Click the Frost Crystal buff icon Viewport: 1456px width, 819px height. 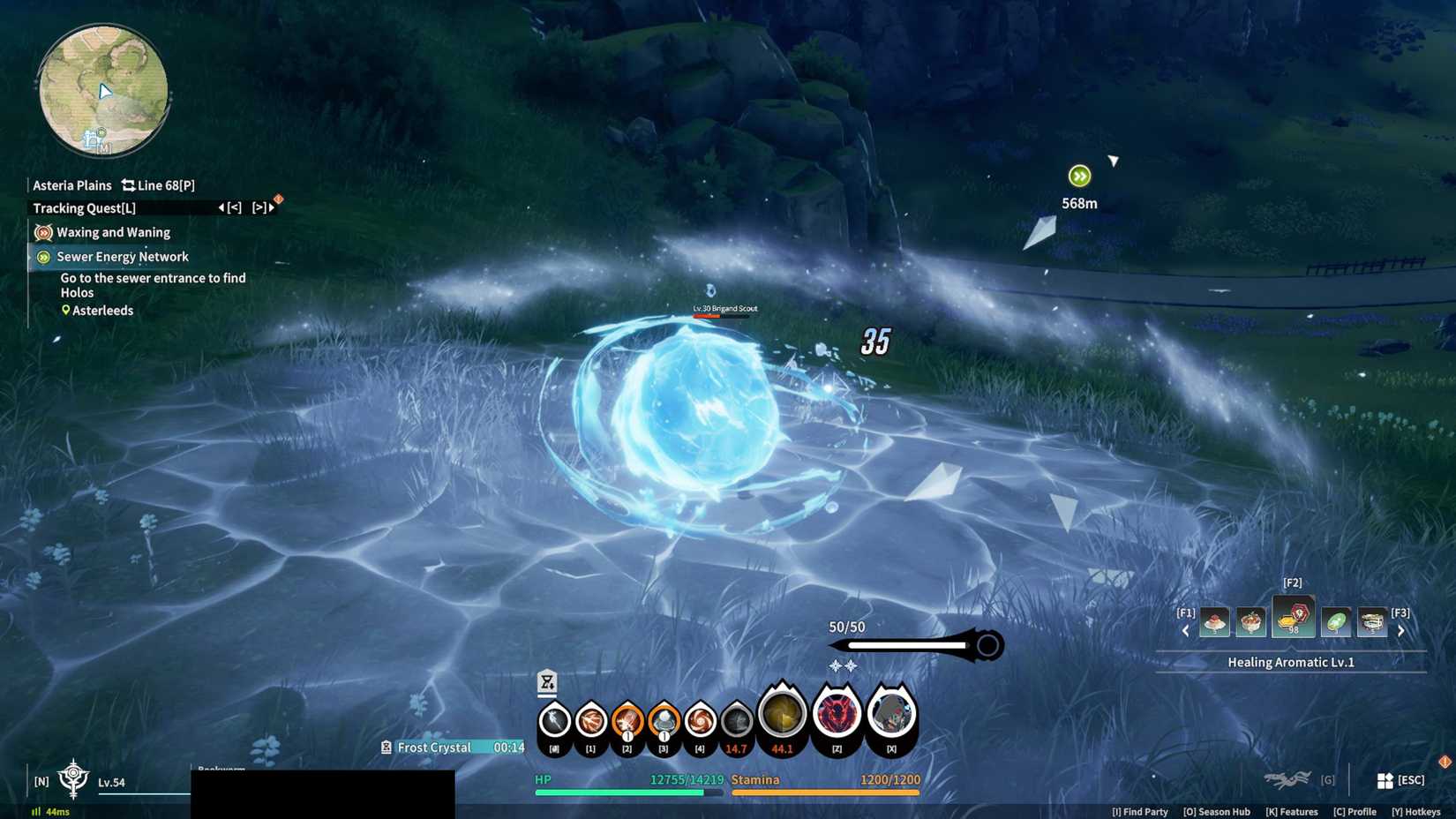tap(386, 747)
